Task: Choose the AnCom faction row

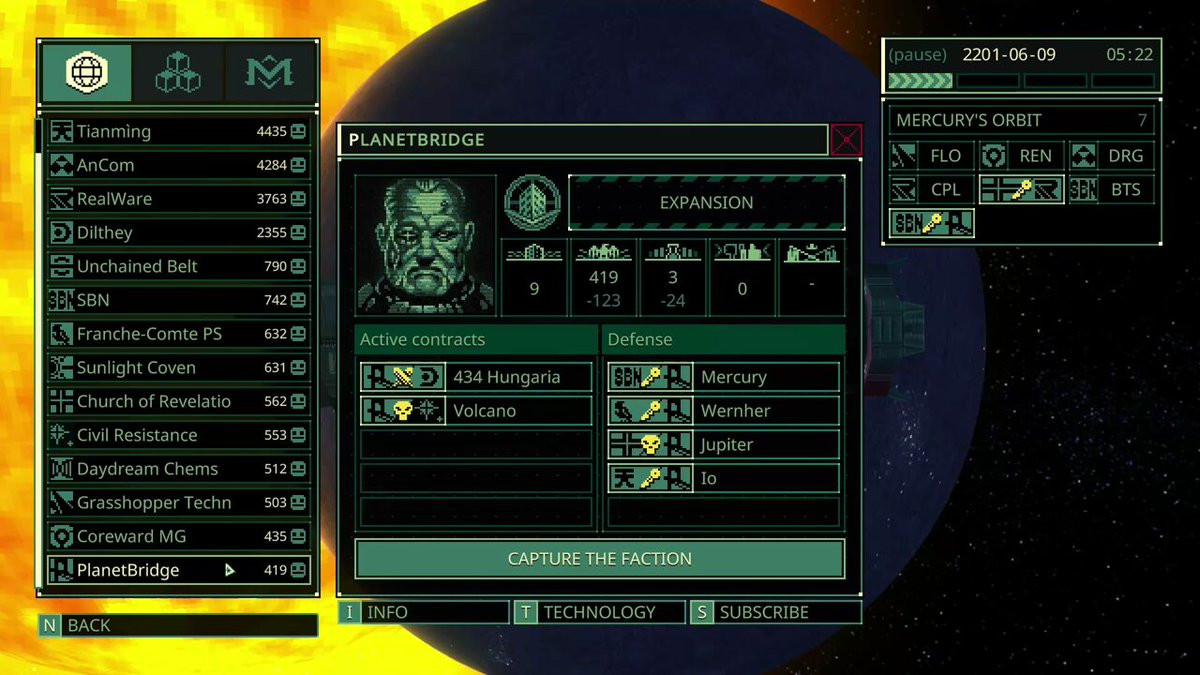Action: 178,165
